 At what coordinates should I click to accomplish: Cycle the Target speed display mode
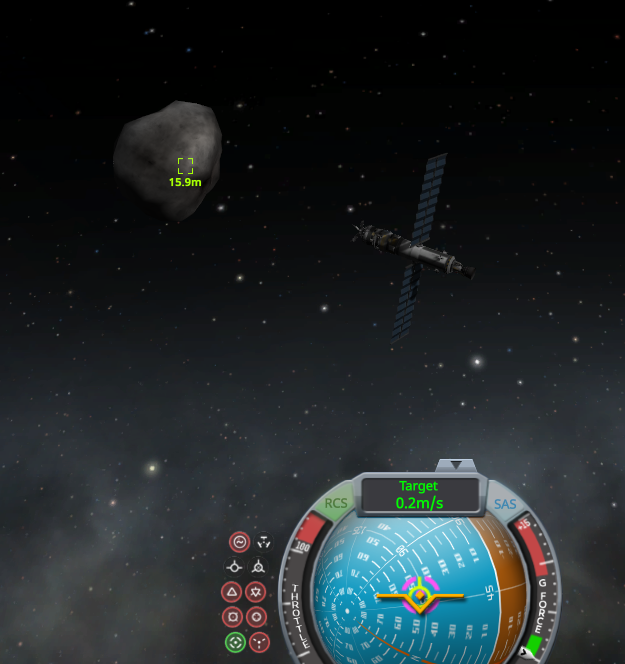click(x=419, y=495)
